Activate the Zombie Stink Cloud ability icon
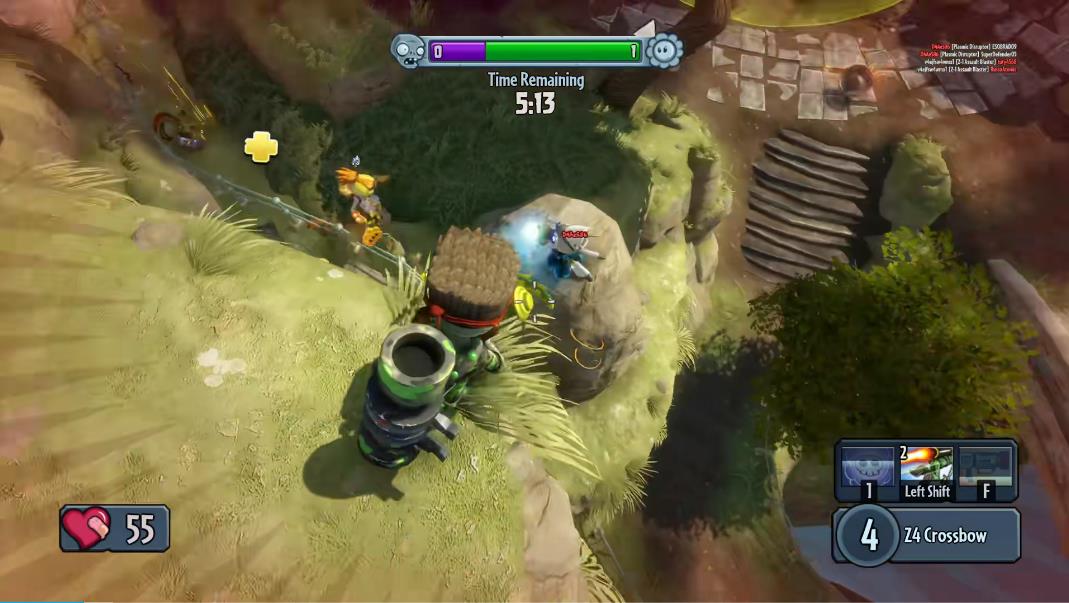The width and height of the screenshot is (1069, 603). [x=866, y=468]
